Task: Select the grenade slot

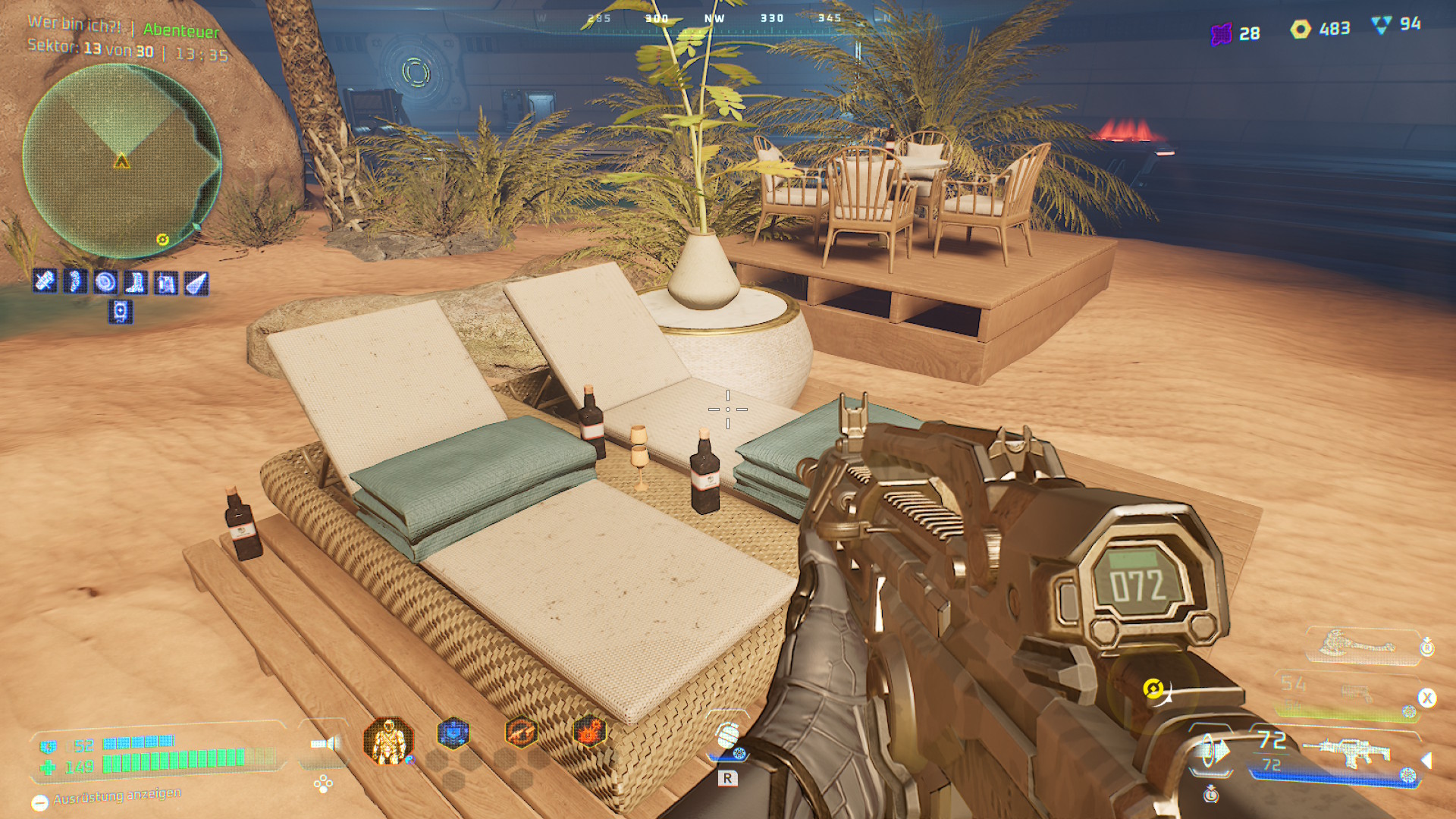Action: coord(728,736)
